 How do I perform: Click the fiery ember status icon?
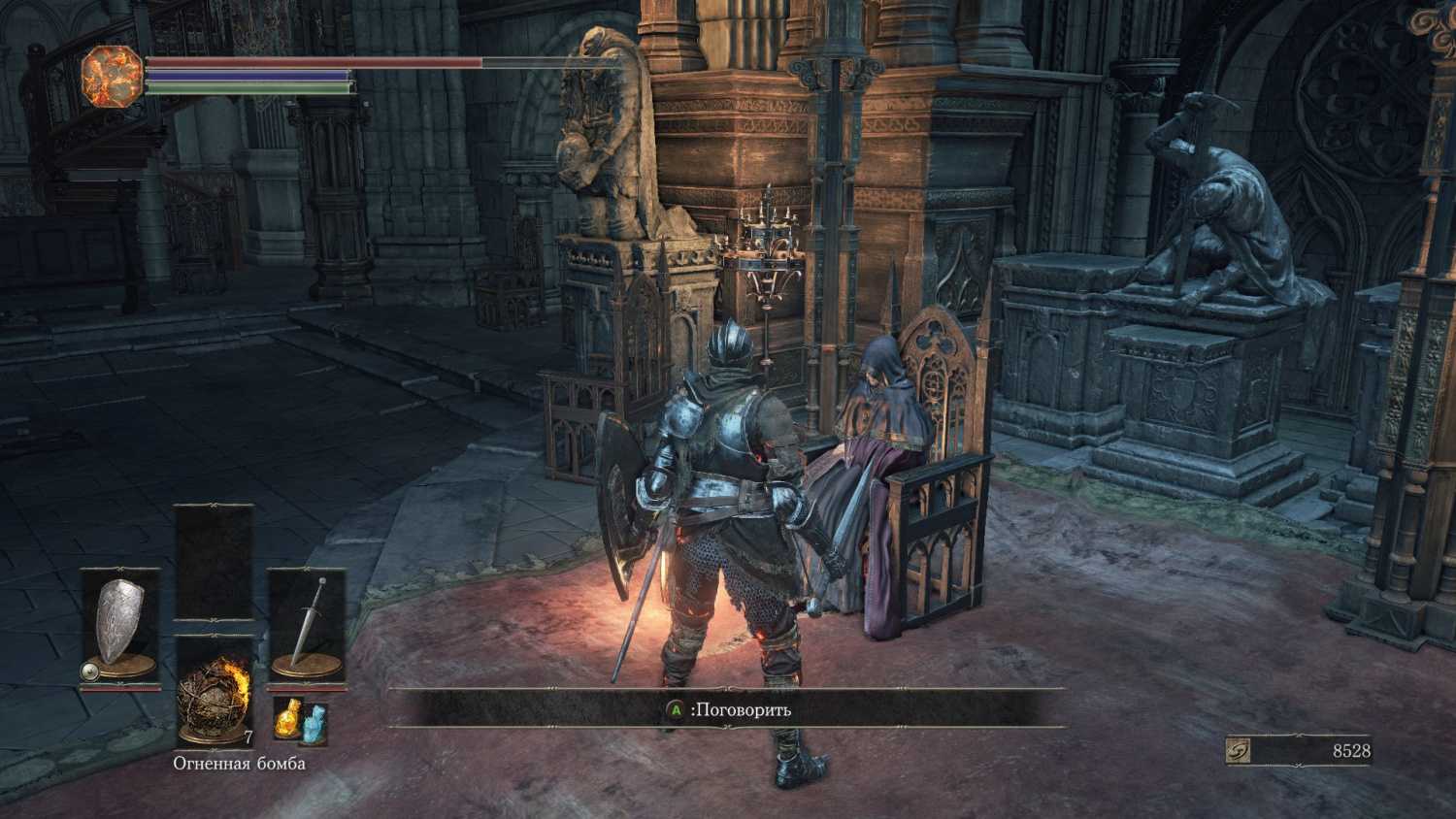click(112, 77)
